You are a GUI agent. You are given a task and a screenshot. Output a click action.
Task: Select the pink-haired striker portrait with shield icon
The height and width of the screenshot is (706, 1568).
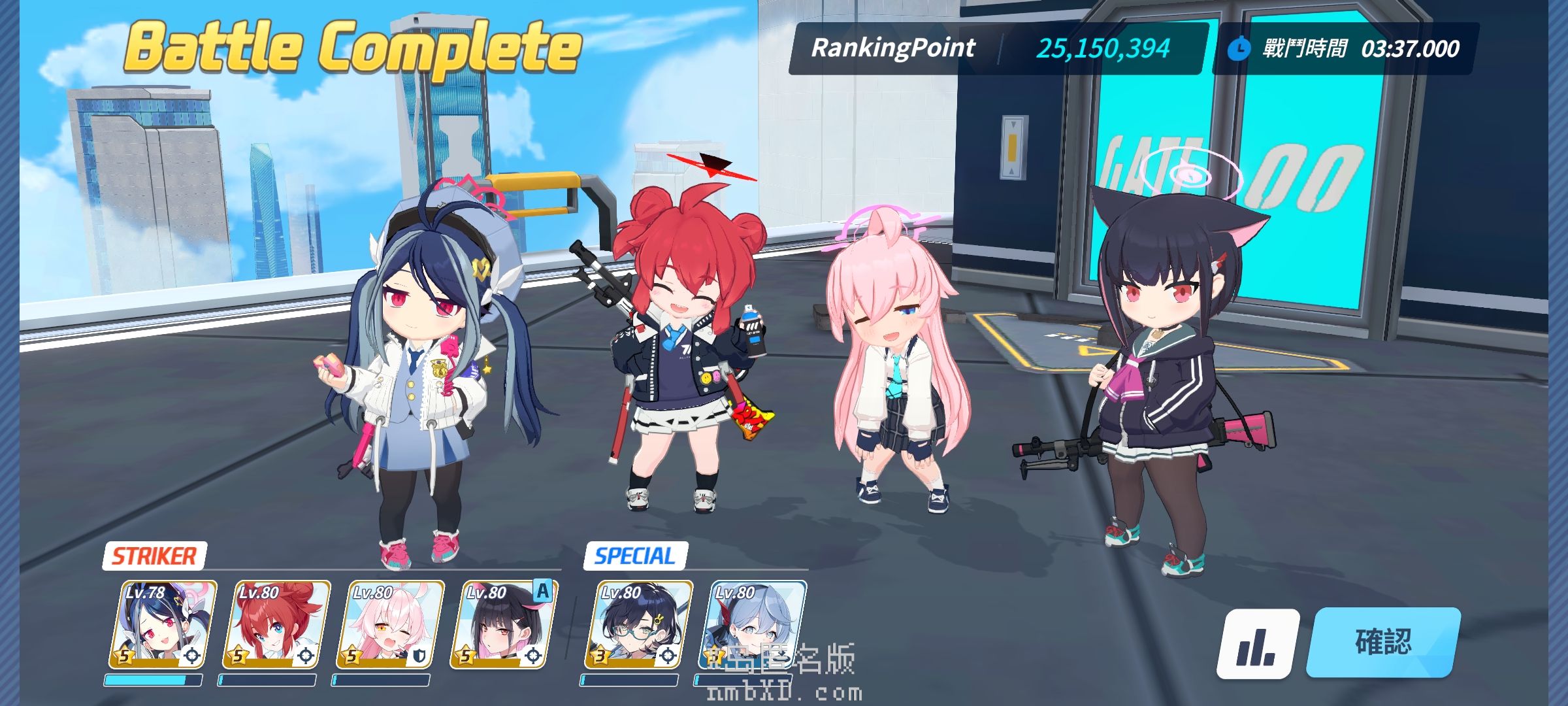(390, 625)
